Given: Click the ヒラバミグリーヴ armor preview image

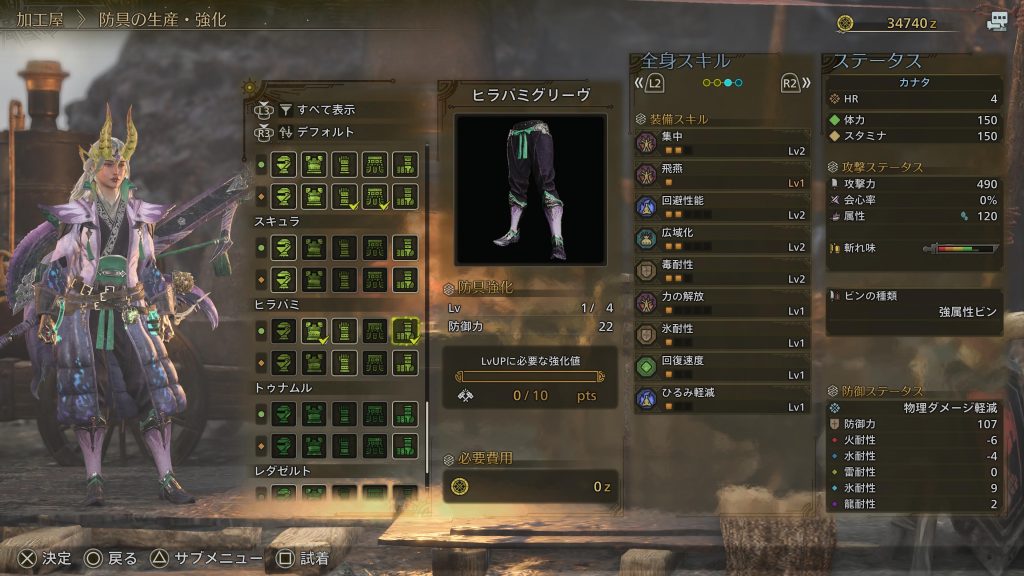Looking at the screenshot, I should pos(530,189).
